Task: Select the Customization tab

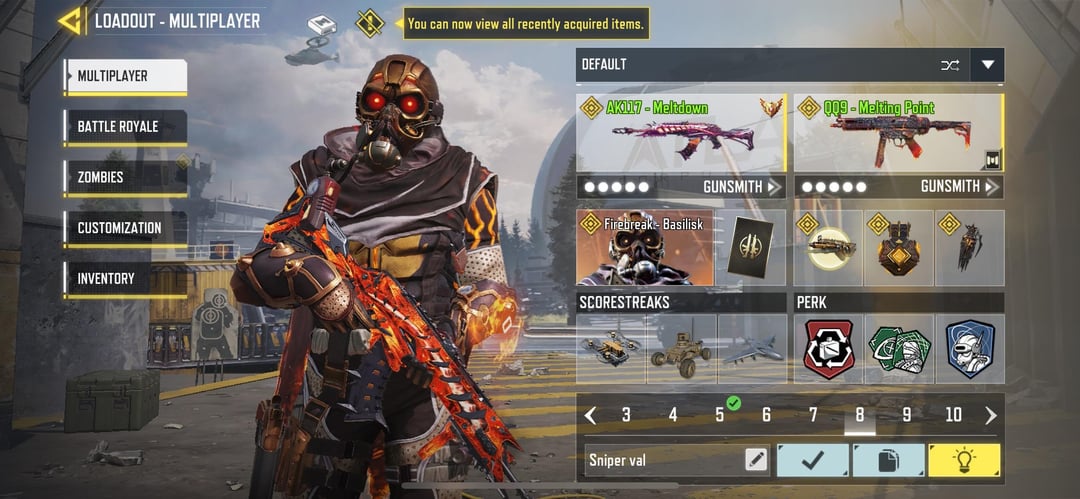Action: coord(125,228)
